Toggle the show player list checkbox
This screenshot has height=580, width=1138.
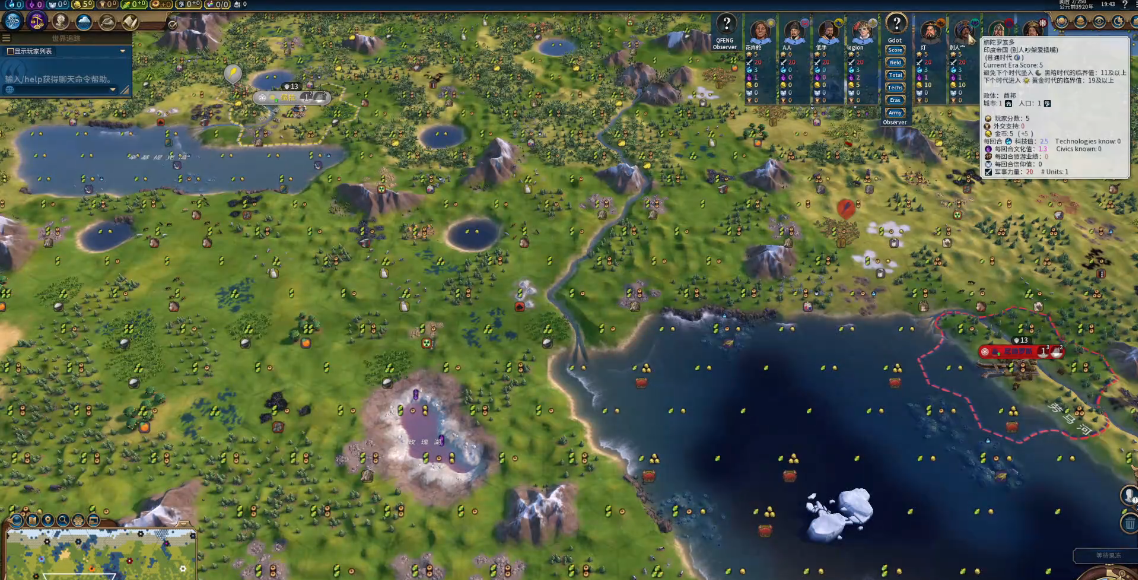click(x=10, y=51)
